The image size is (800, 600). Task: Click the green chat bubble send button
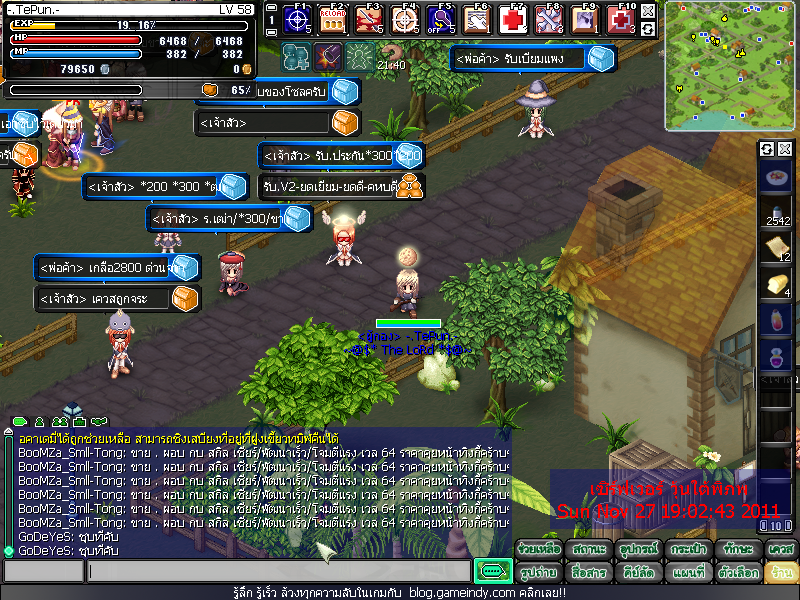(492, 571)
